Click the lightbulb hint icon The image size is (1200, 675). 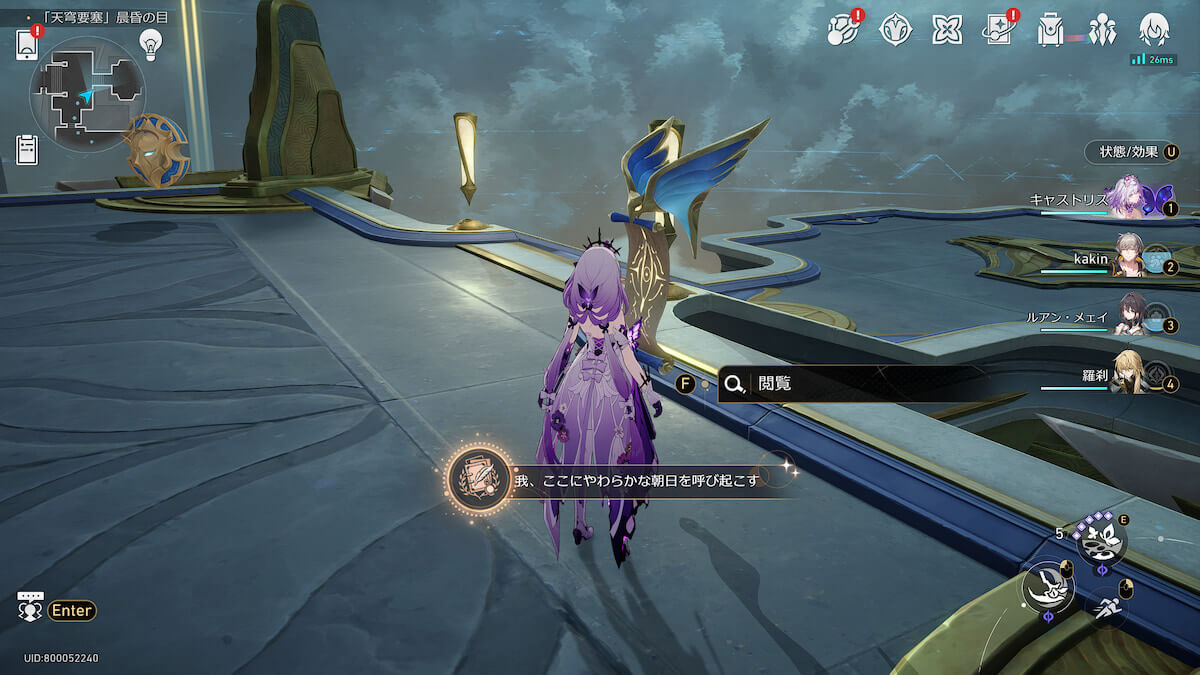[x=150, y=43]
